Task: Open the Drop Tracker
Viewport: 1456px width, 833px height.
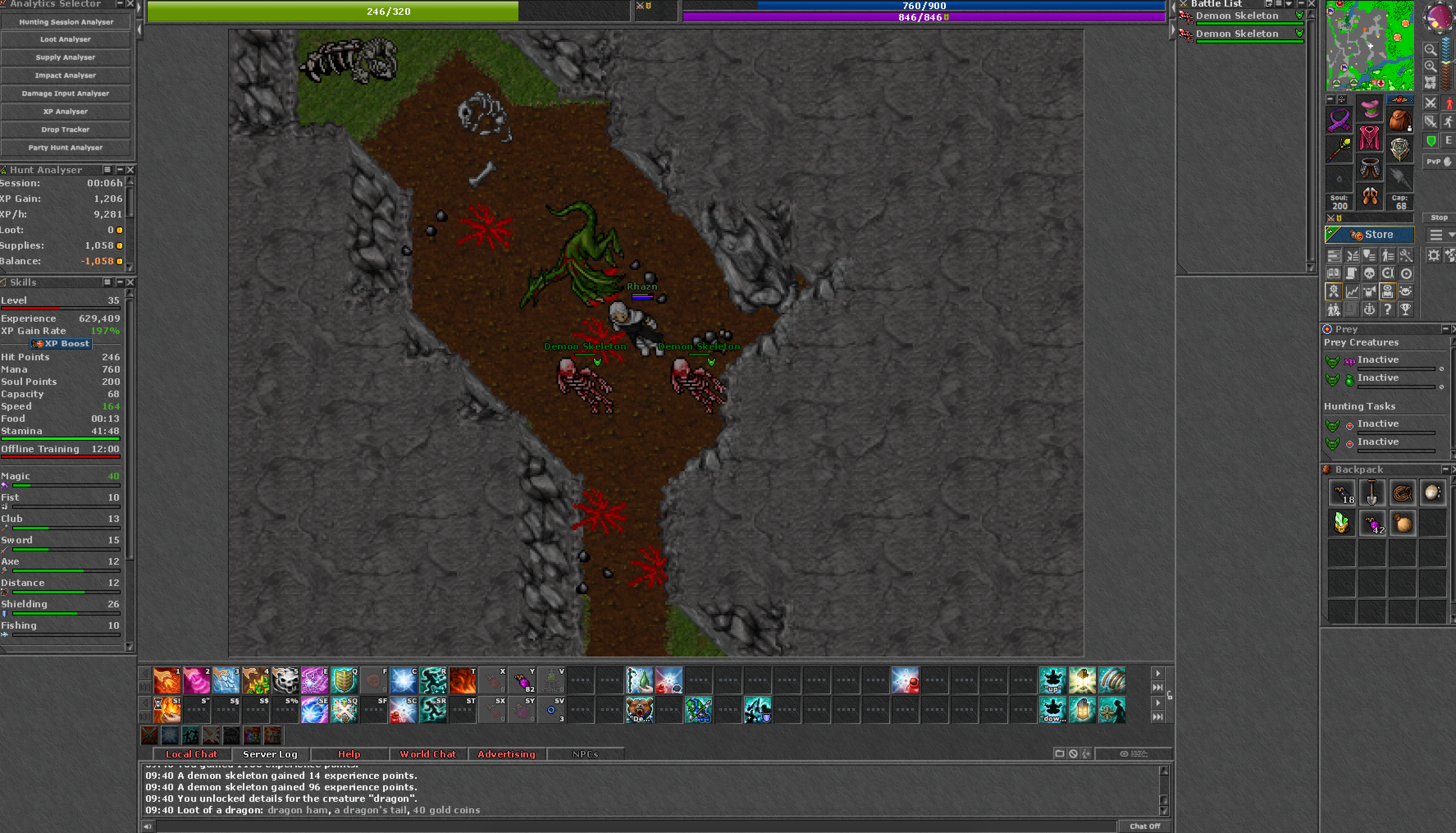Action: pos(66,129)
